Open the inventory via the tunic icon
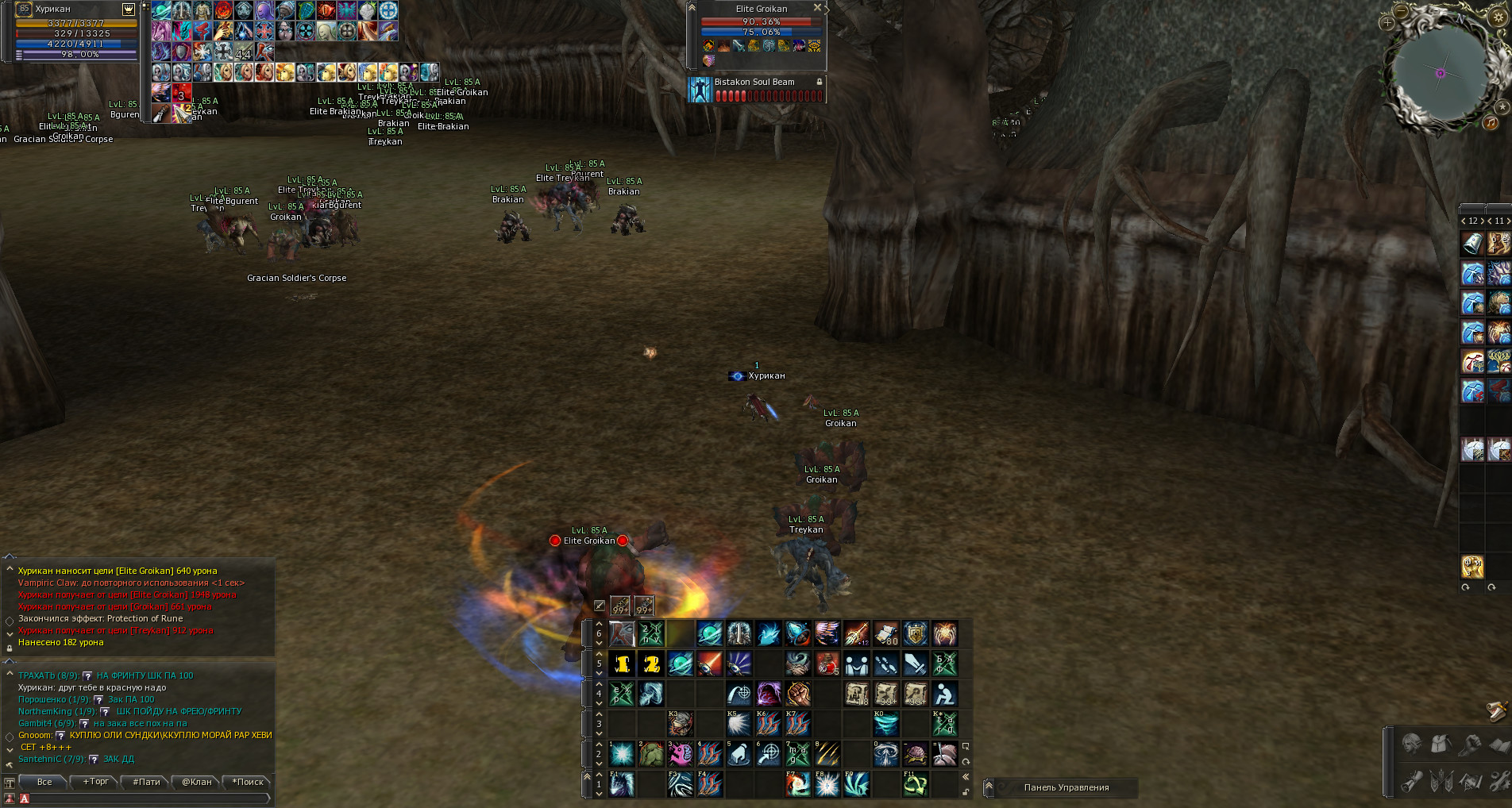 click(x=1440, y=744)
